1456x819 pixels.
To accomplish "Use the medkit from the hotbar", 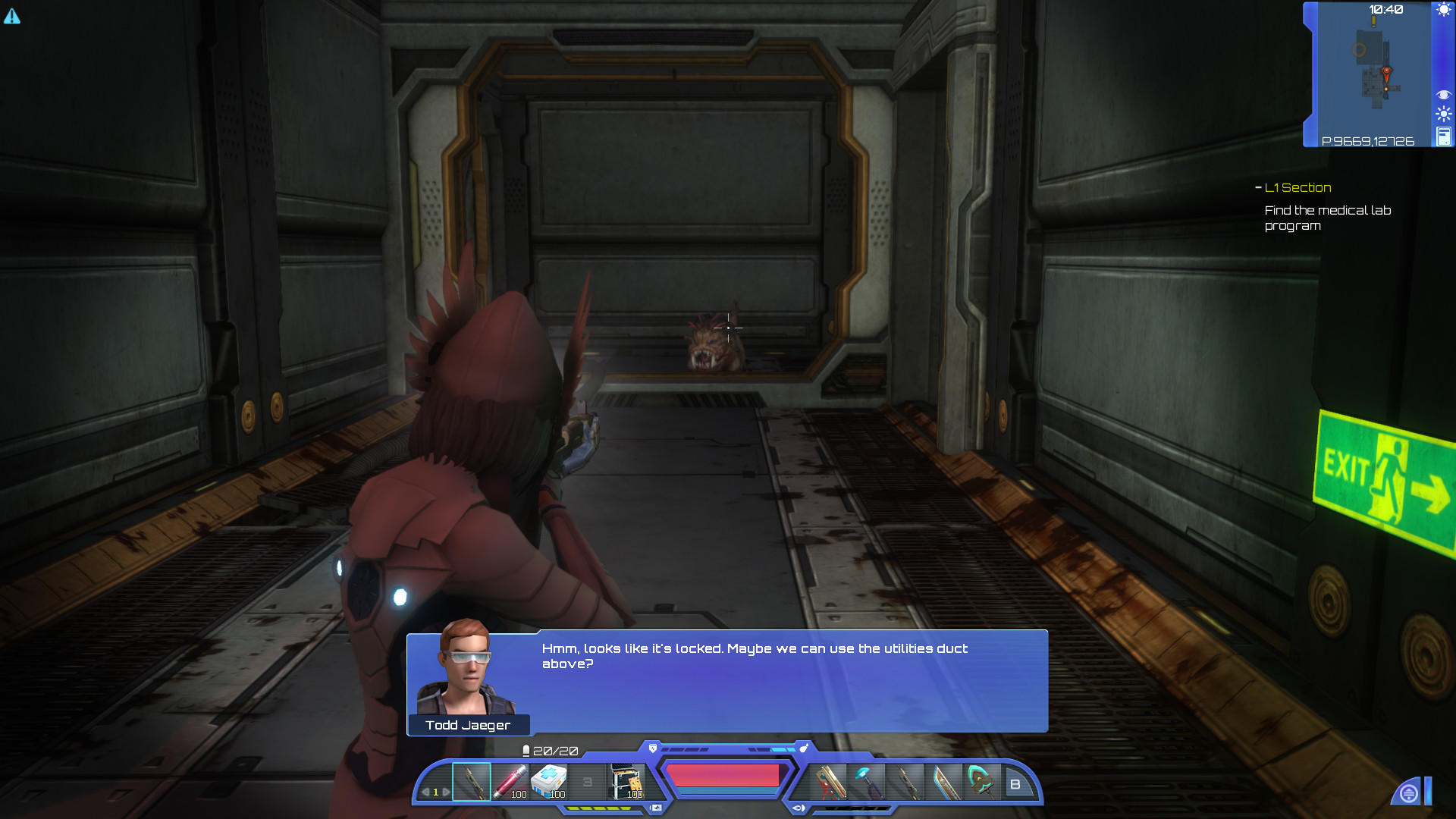I will pyautogui.click(x=549, y=781).
